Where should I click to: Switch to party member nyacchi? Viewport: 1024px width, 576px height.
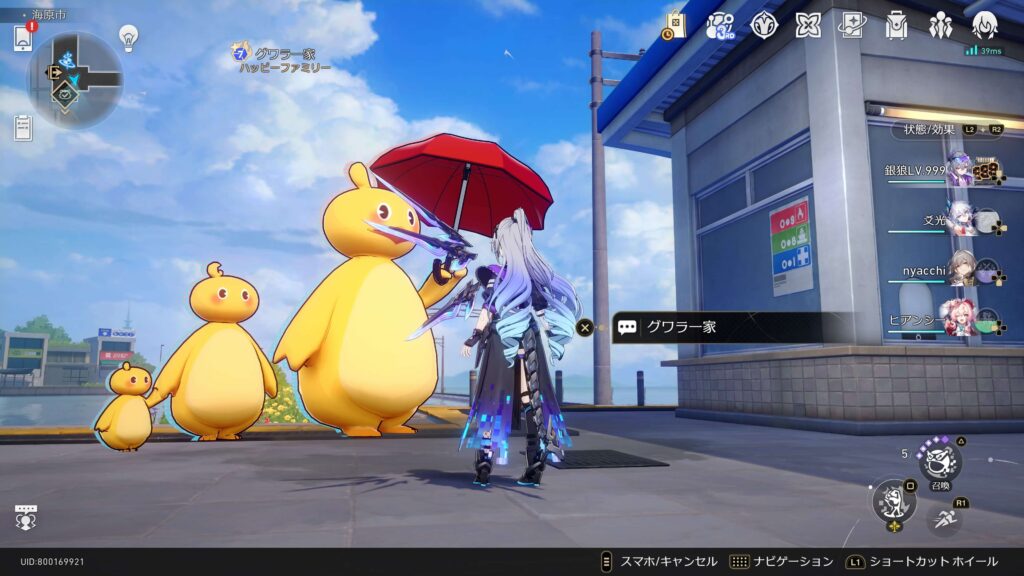pos(962,270)
